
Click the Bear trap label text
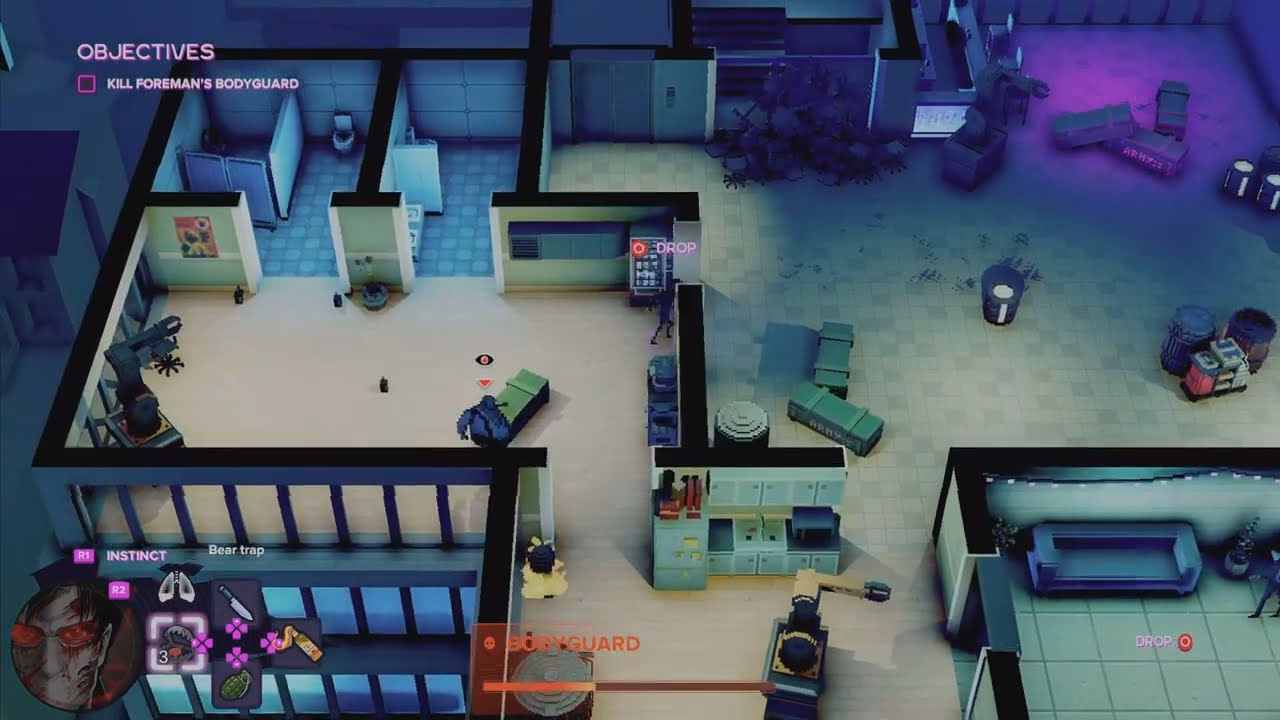(236, 549)
